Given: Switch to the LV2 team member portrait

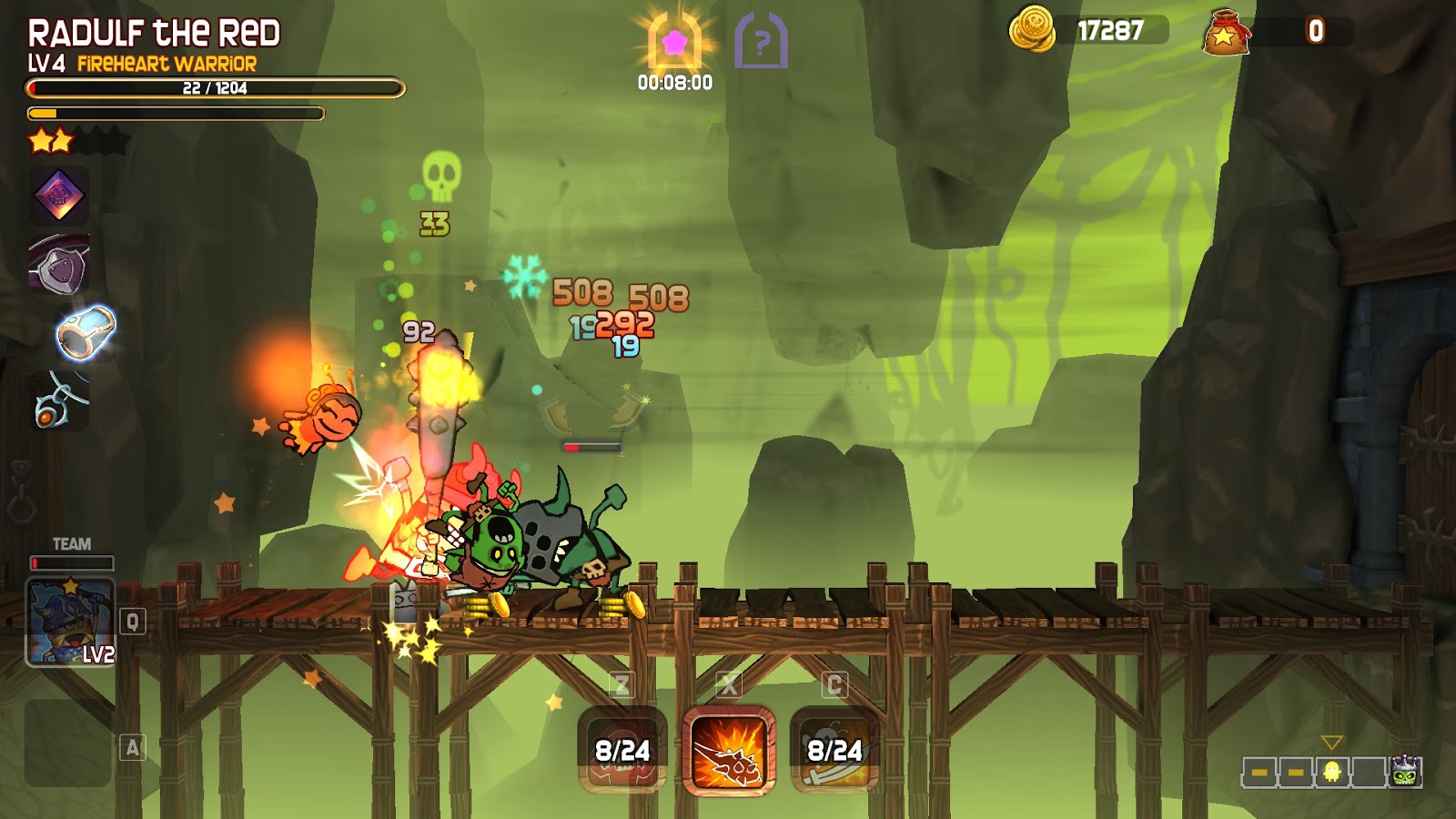Looking at the screenshot, I should click(70, 622).
